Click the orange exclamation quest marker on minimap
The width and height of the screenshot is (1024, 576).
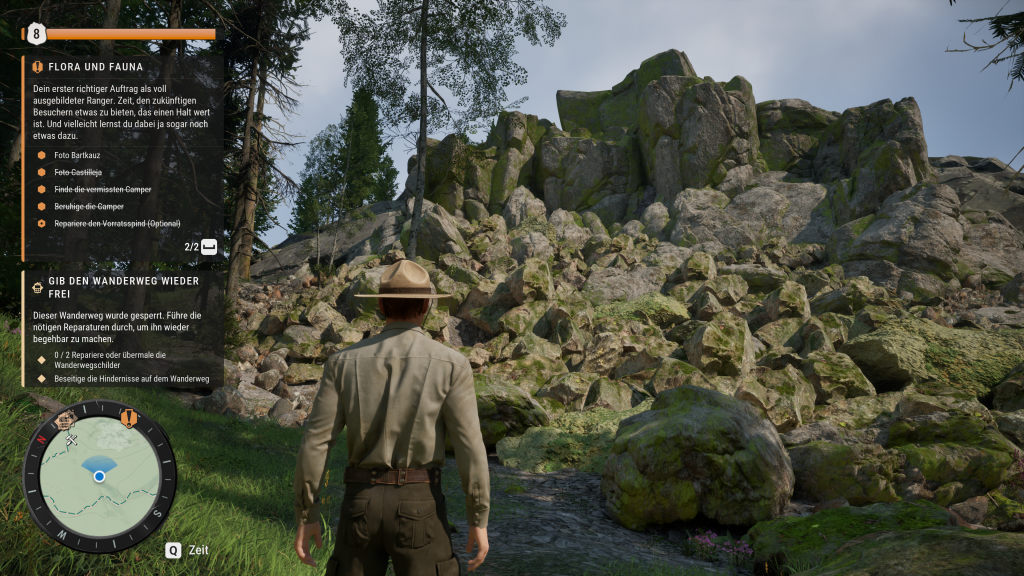(x=129, y=417)
